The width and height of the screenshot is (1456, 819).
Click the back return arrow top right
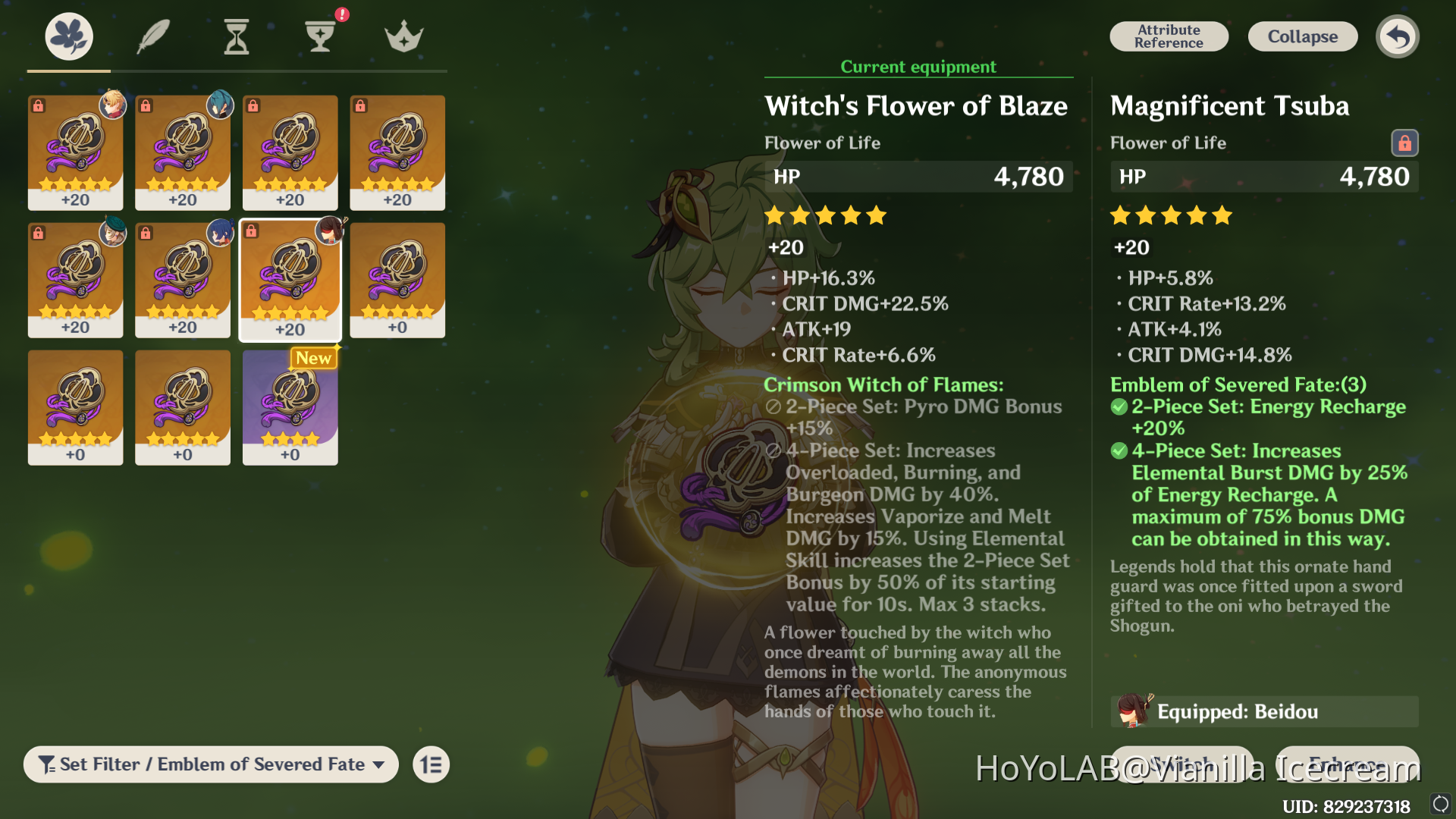click(1398, 36)
